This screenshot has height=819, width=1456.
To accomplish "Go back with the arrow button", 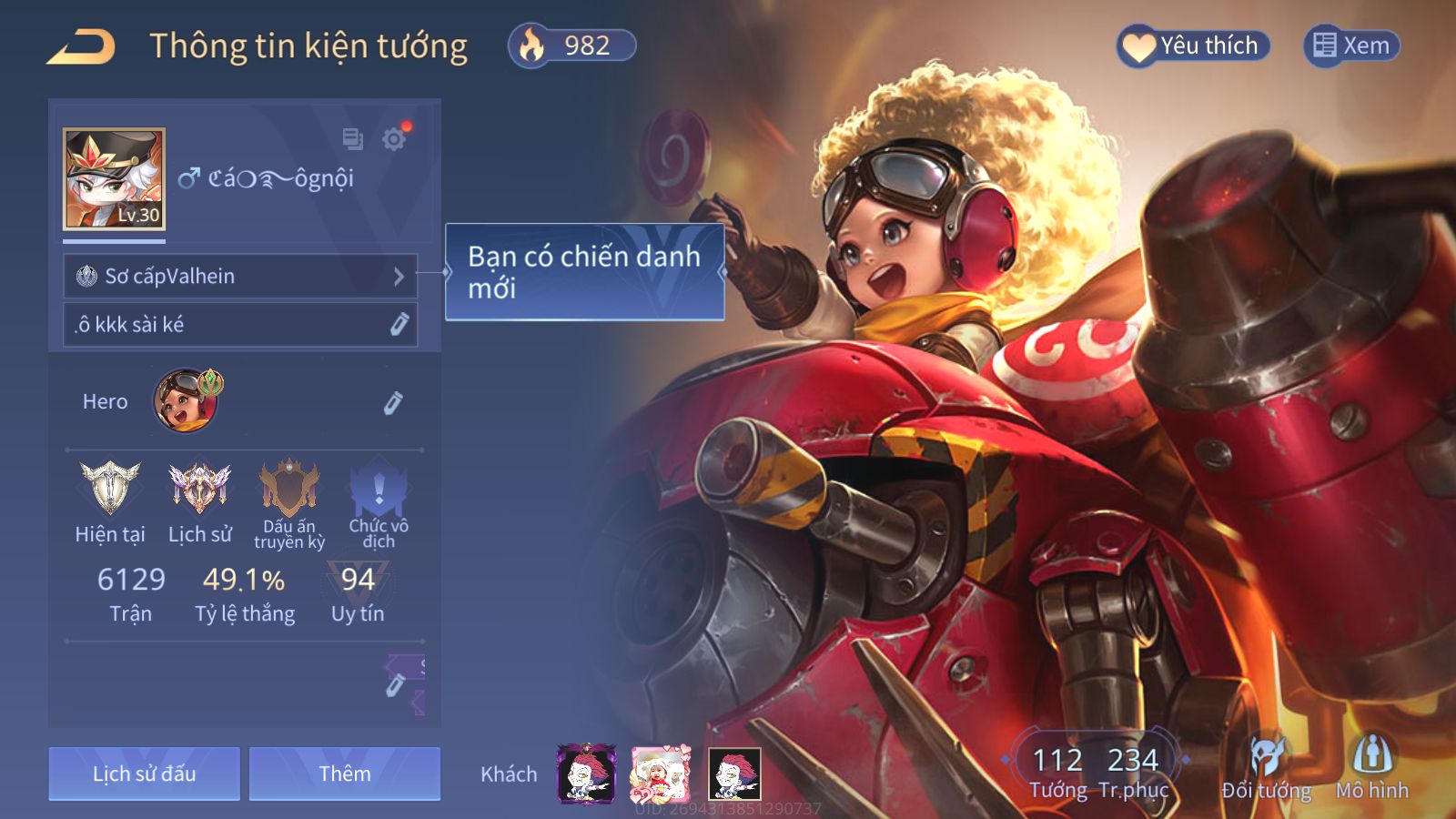I will pos(81,46).
